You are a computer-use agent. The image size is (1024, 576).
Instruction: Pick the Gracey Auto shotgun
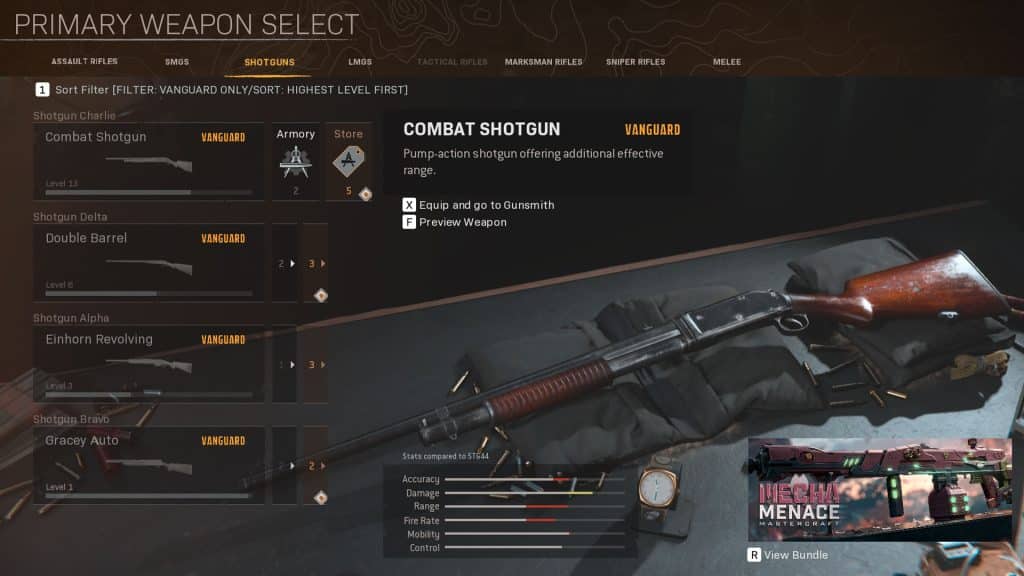(x=148, y=464)
